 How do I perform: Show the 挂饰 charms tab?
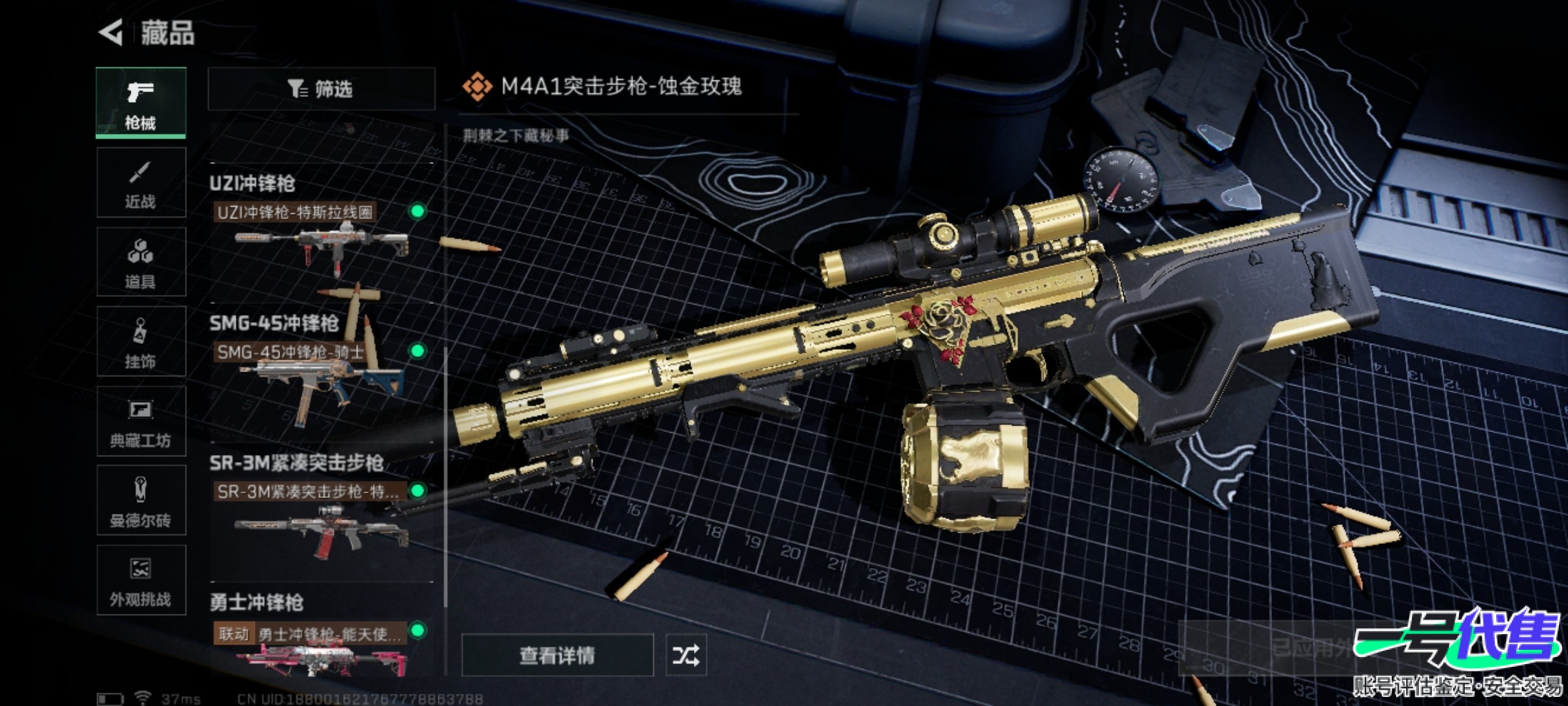pos(141,342)
